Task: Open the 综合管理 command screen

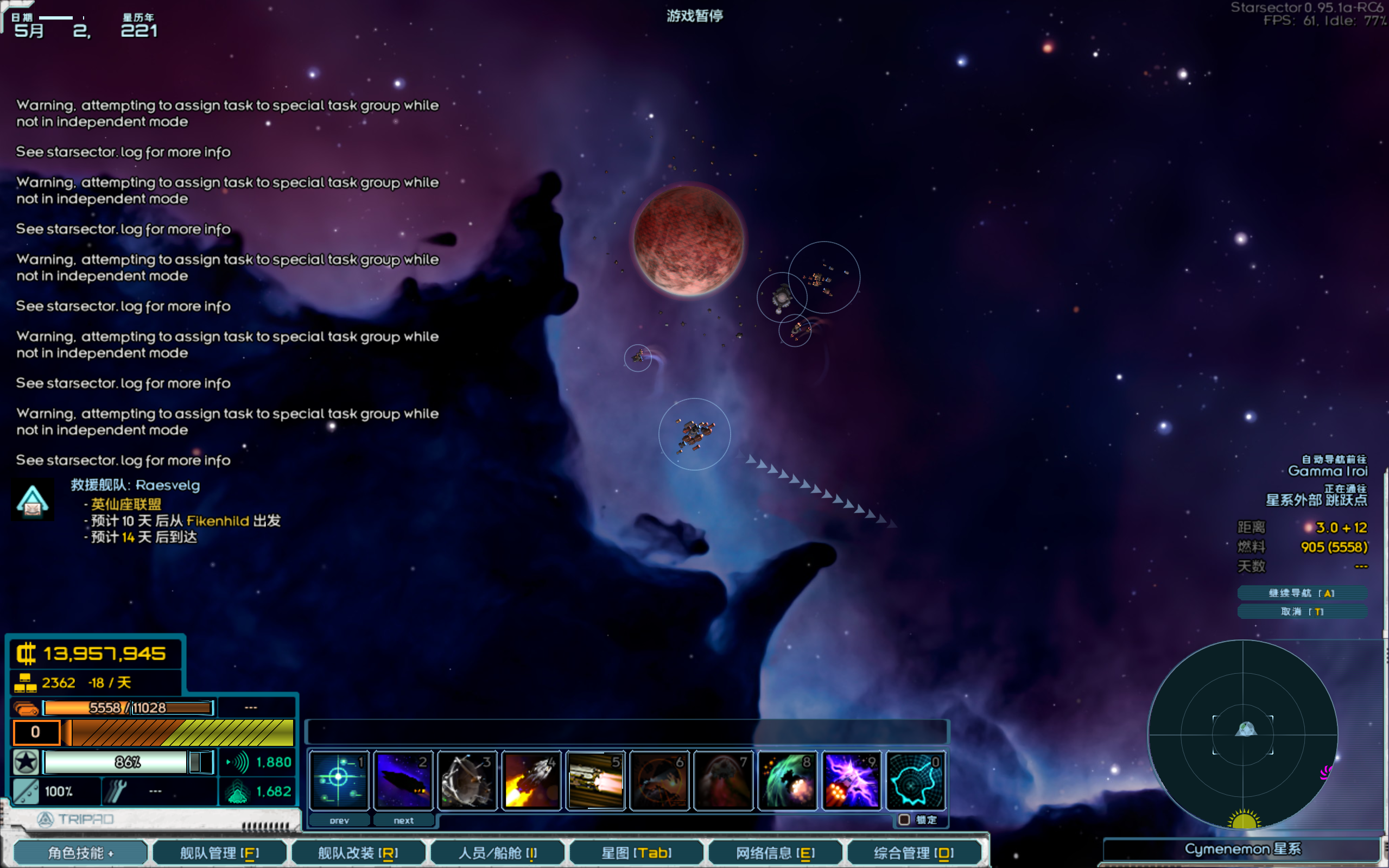Action: point(914,852)
